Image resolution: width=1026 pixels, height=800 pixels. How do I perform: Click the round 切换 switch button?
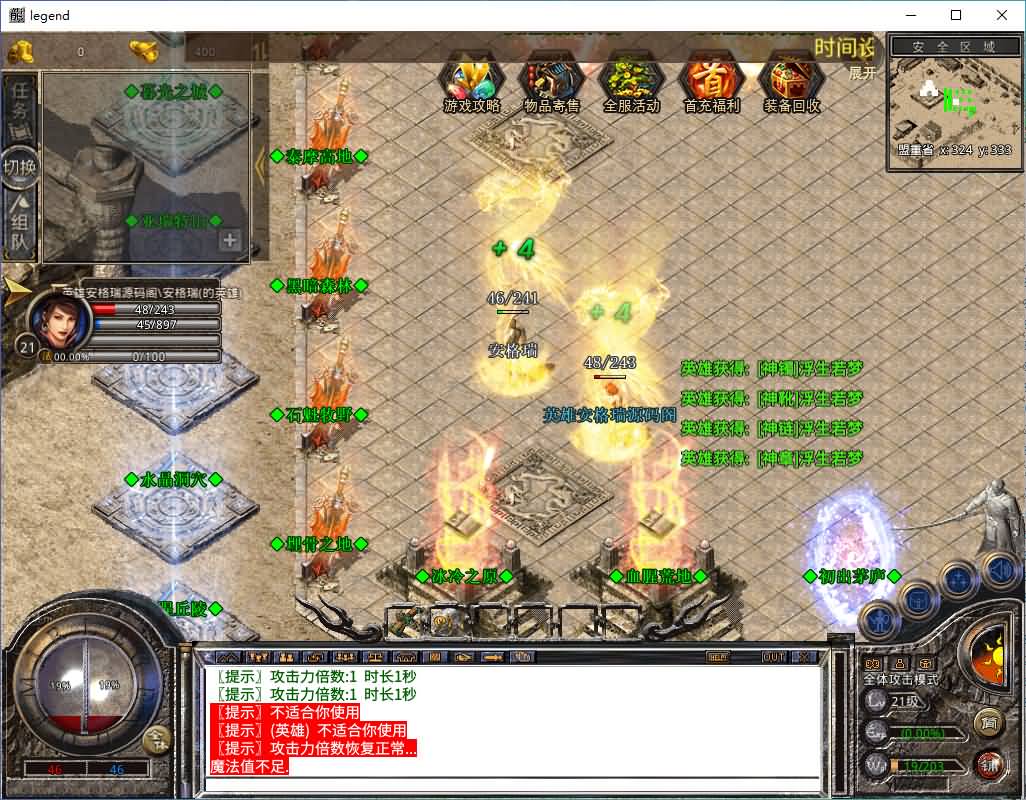(x=20, y=166)
